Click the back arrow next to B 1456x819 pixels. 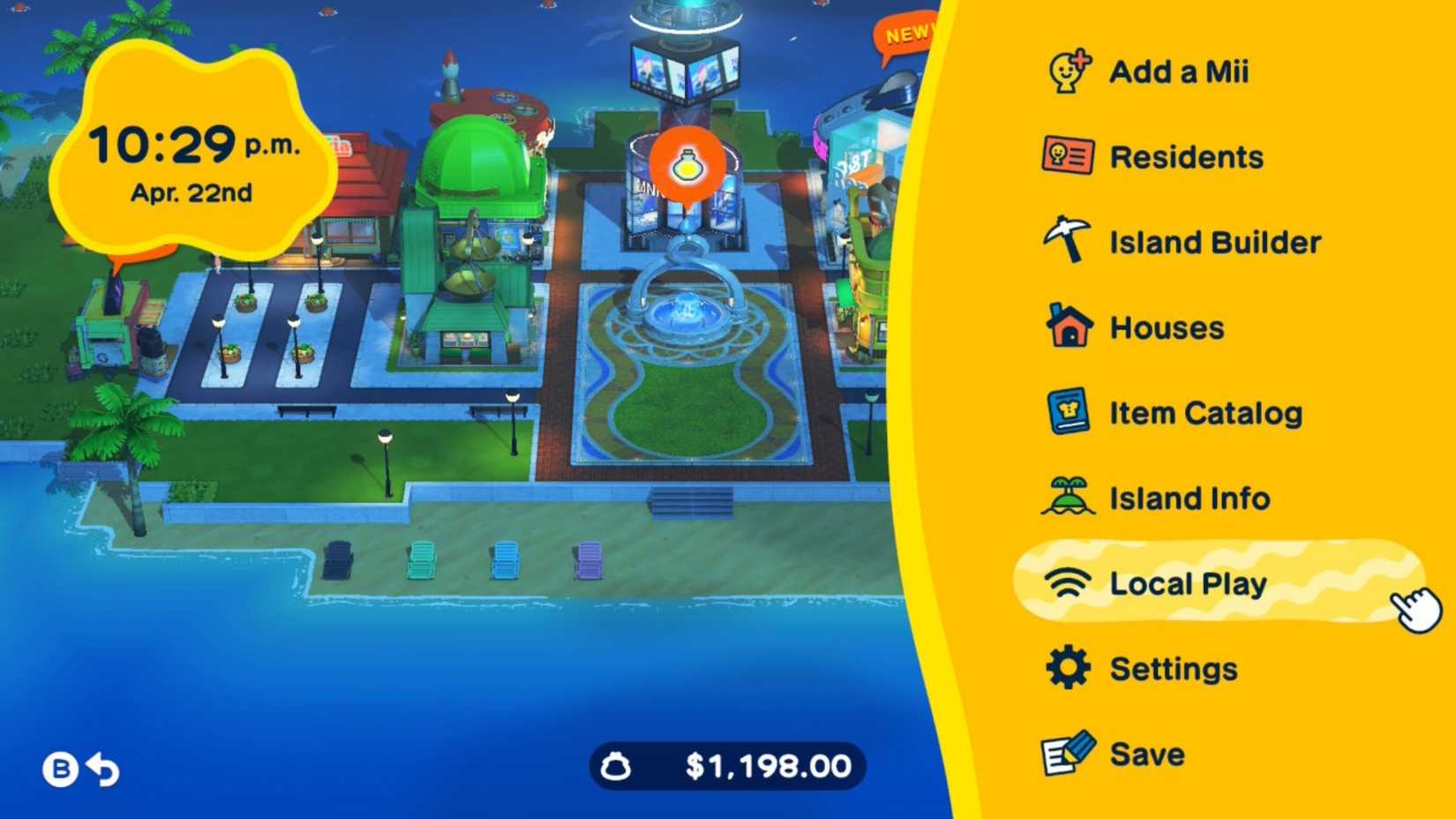[x=103, y=769]
